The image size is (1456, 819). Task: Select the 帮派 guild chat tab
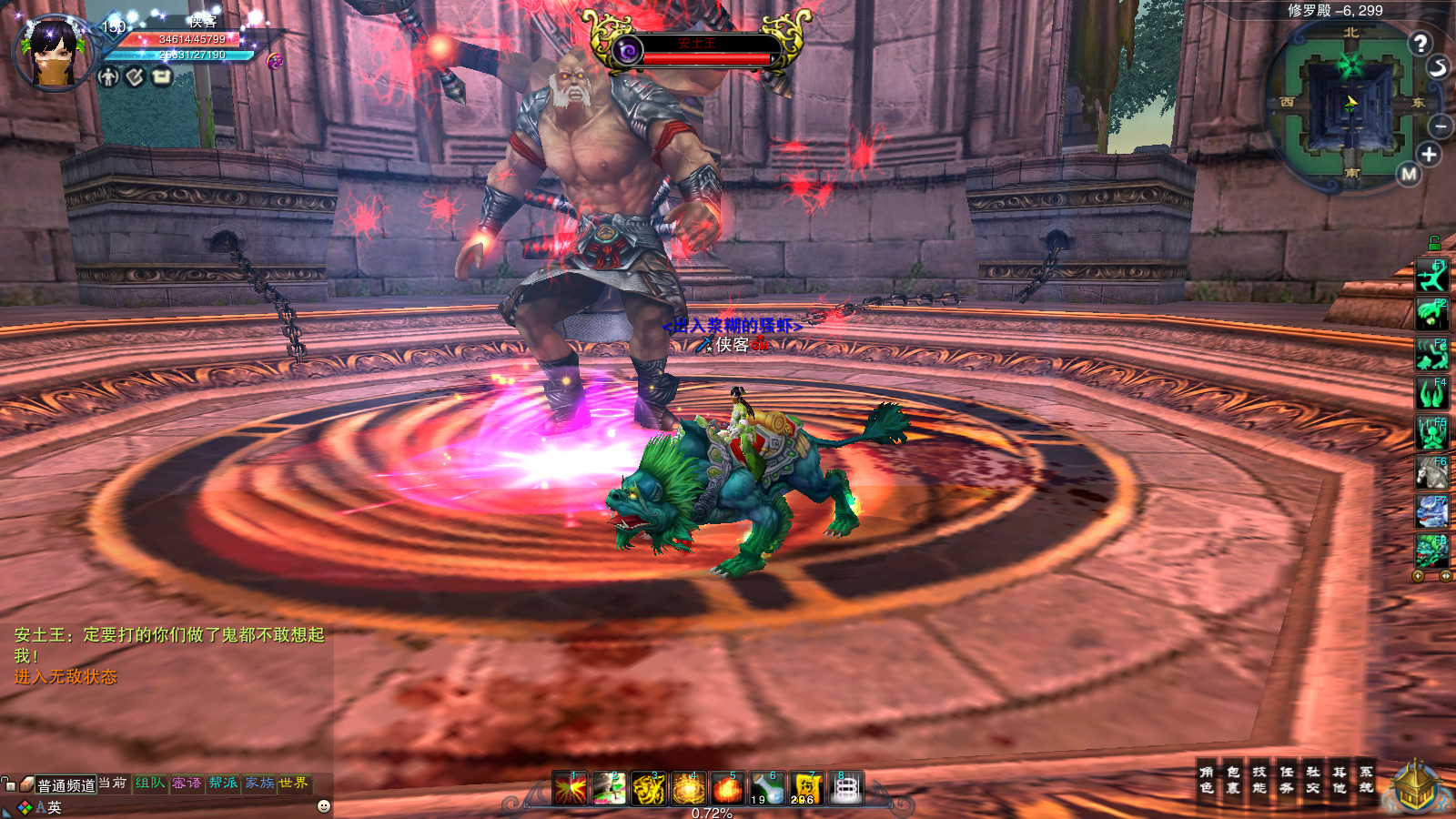(223, 784)
